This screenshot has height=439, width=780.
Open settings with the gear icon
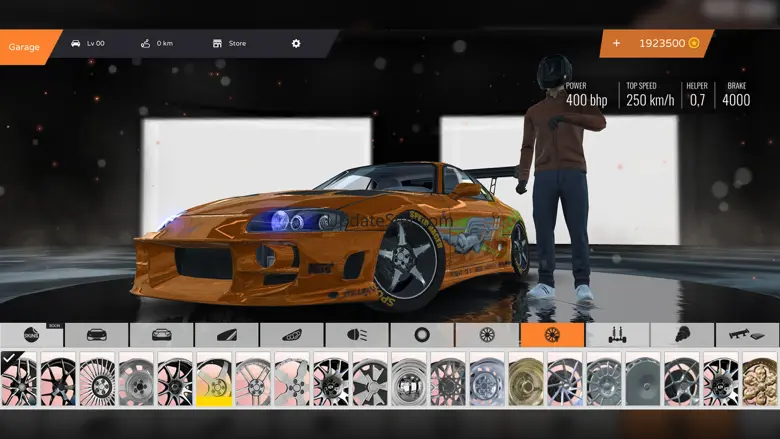click(x=296, y=44)
